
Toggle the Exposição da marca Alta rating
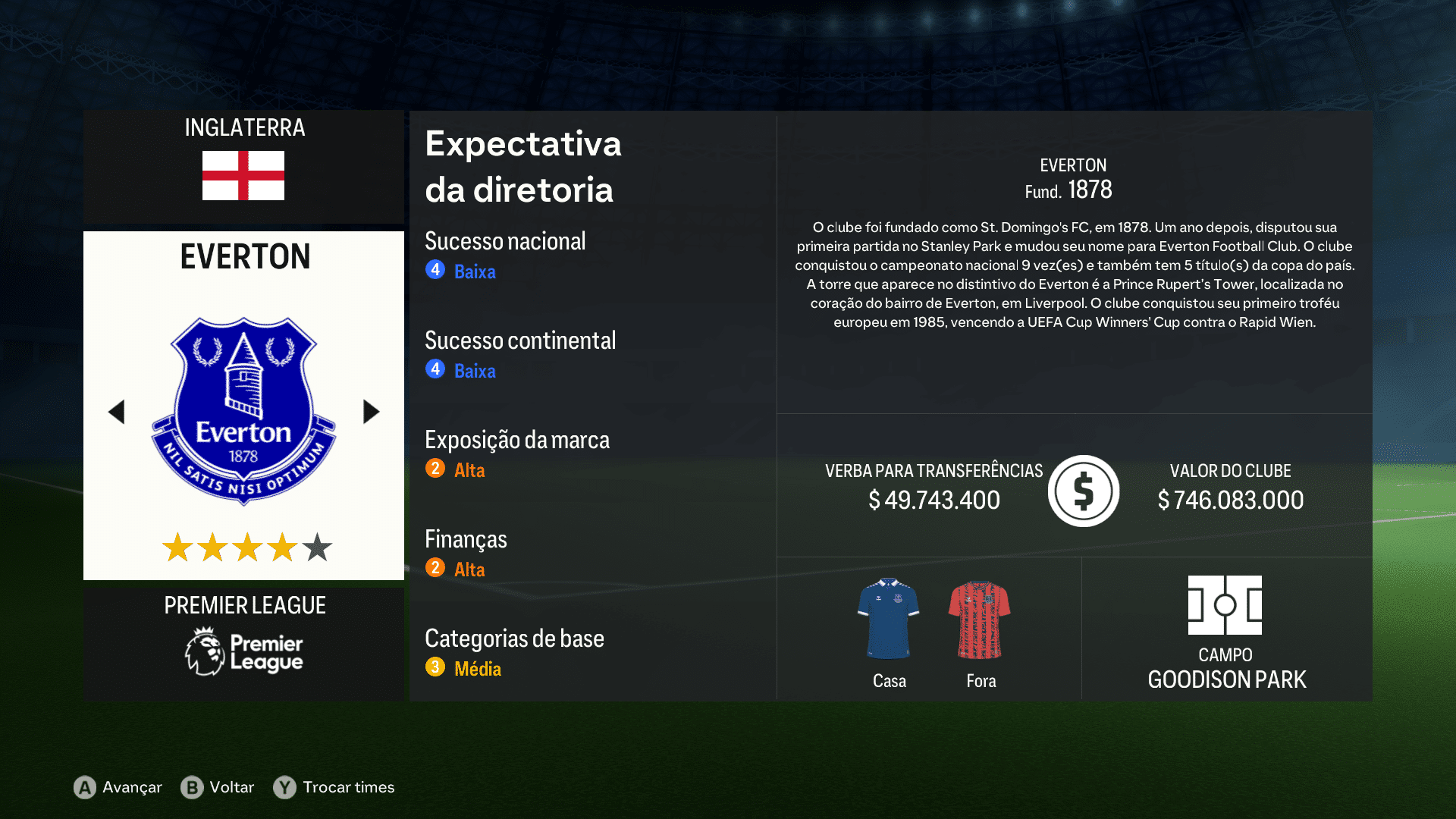435,469
